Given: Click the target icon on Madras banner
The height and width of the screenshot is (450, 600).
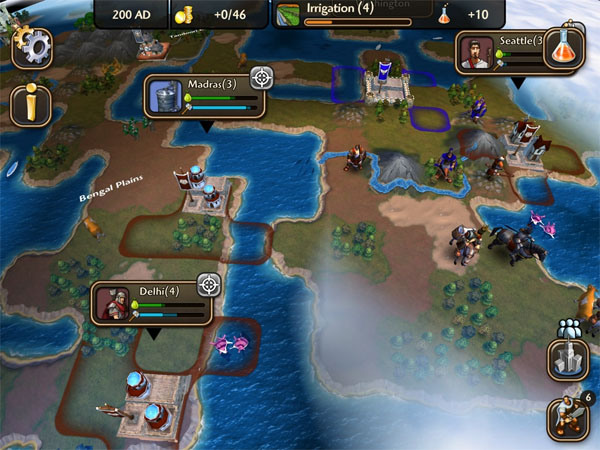Looking at the screenshot, I should [x=262, y=77].
